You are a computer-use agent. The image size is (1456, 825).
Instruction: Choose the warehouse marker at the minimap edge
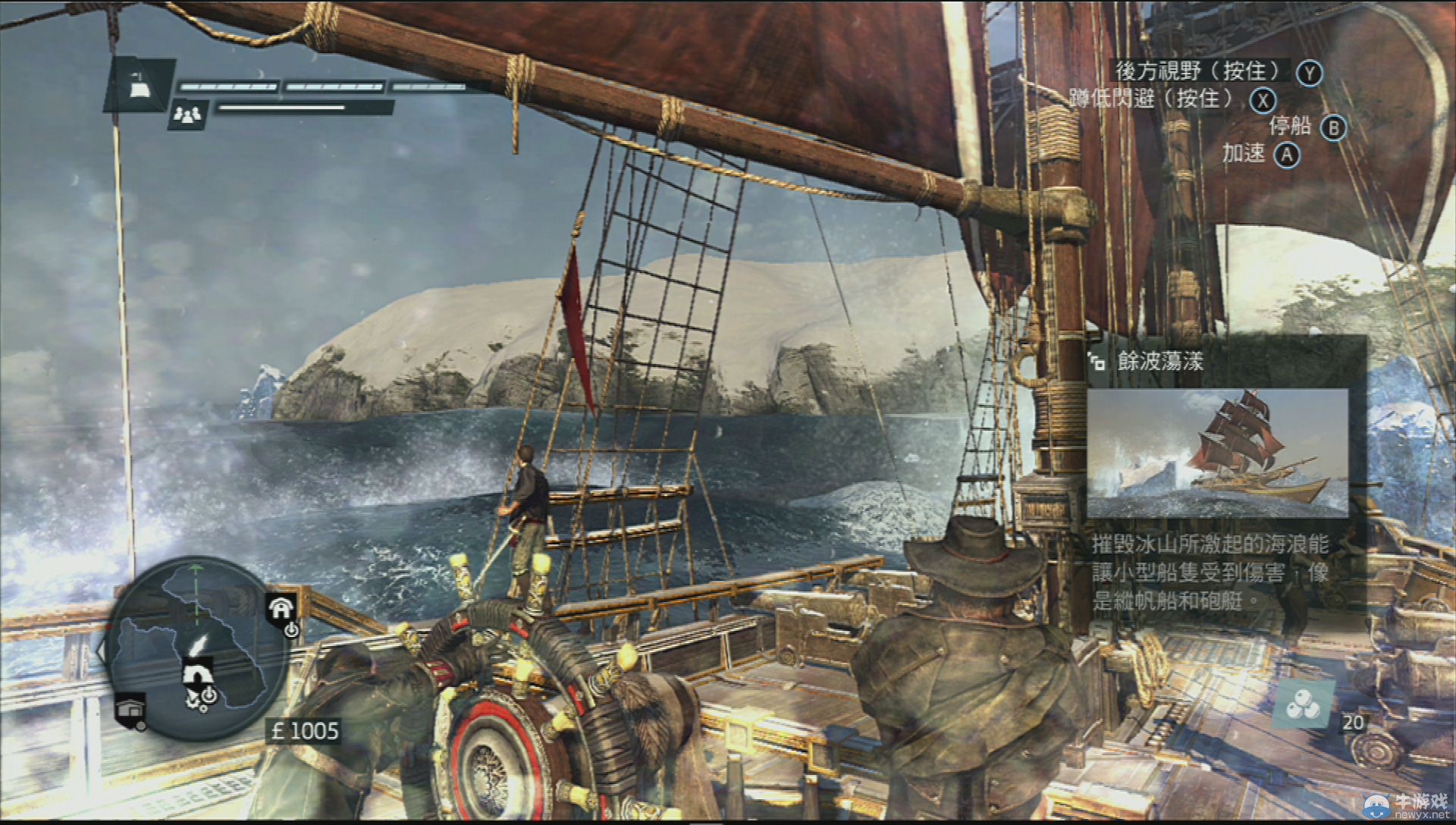(130, 711)
